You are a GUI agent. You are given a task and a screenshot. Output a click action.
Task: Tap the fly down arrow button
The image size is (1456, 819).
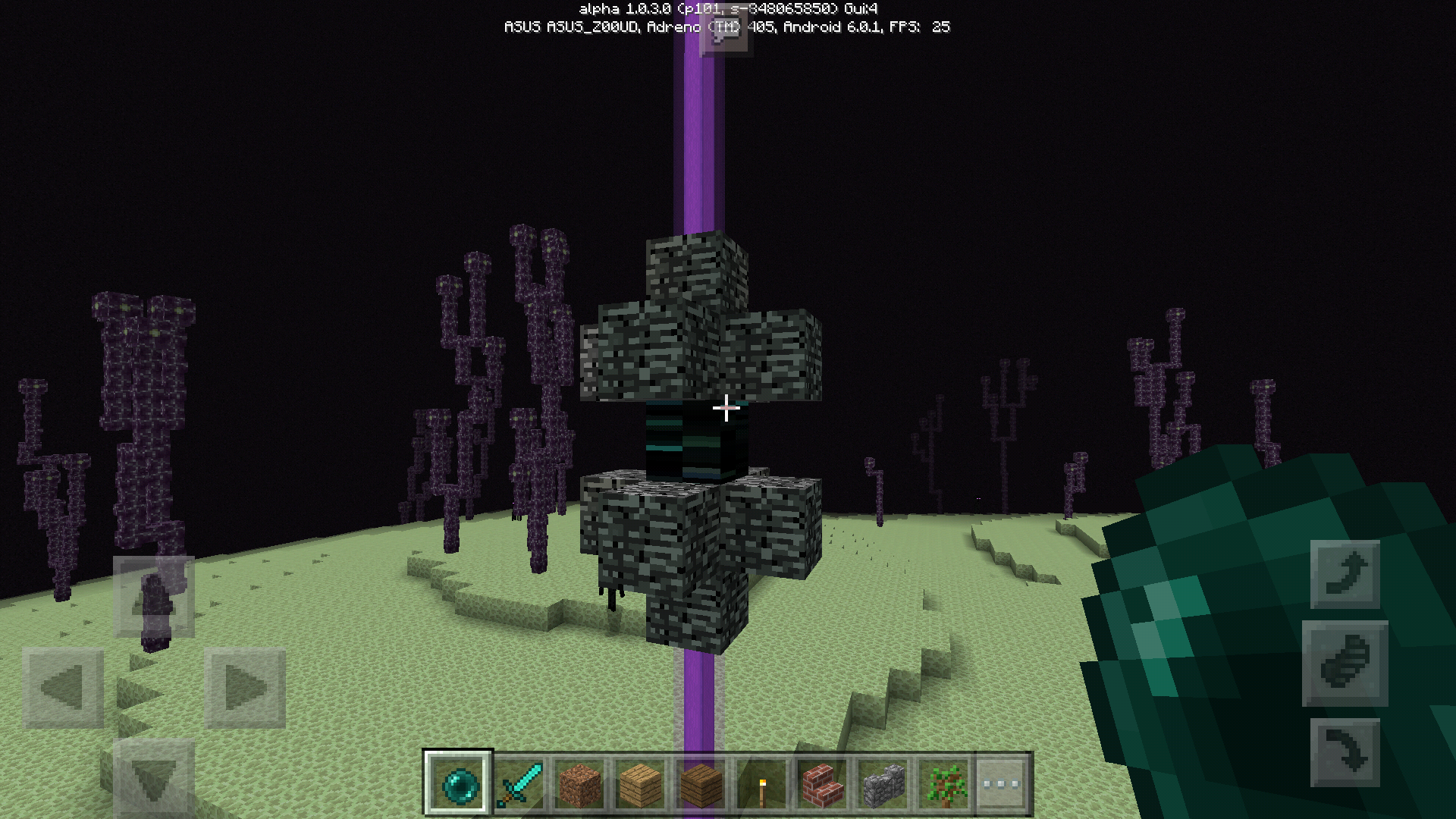[x=1345, y=752]
